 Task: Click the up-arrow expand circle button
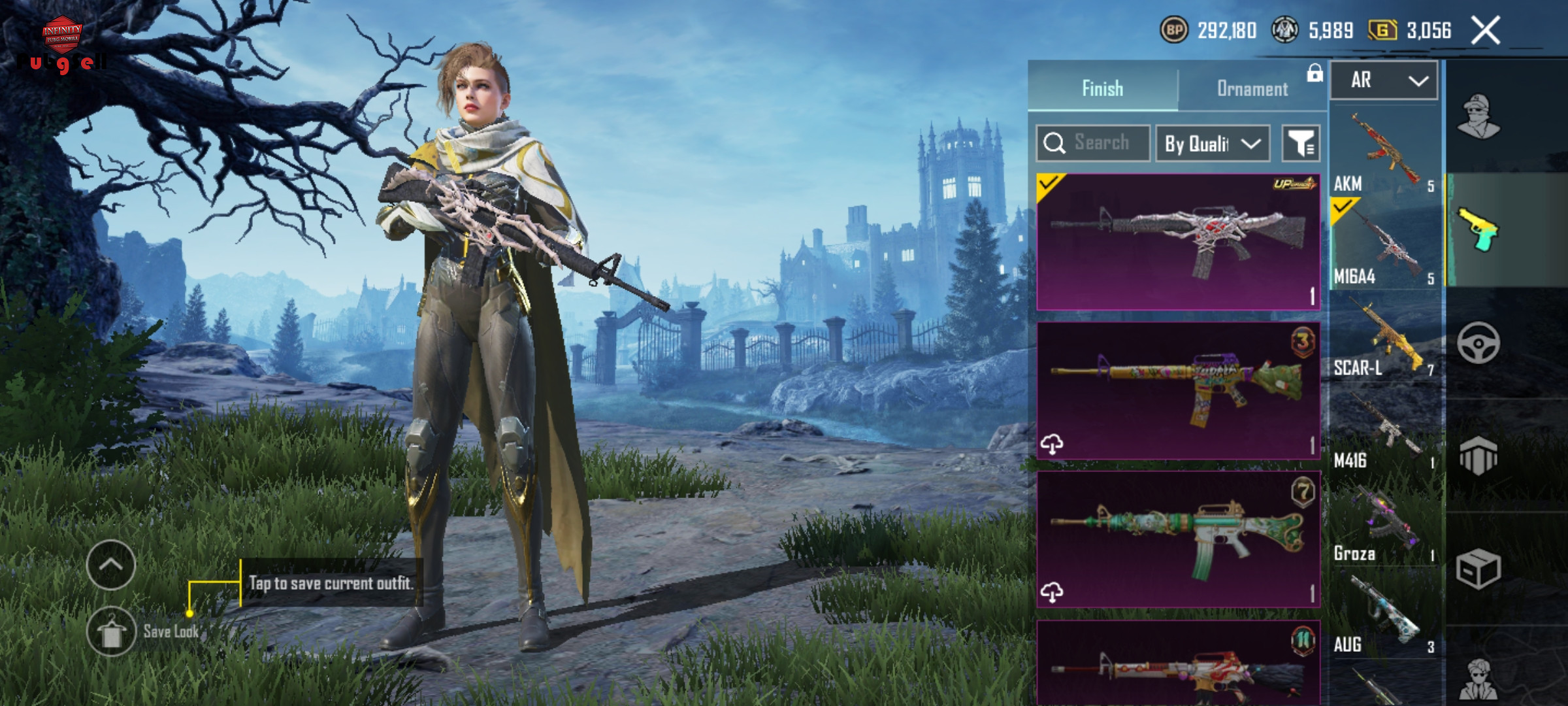click(x=111, y=565)
